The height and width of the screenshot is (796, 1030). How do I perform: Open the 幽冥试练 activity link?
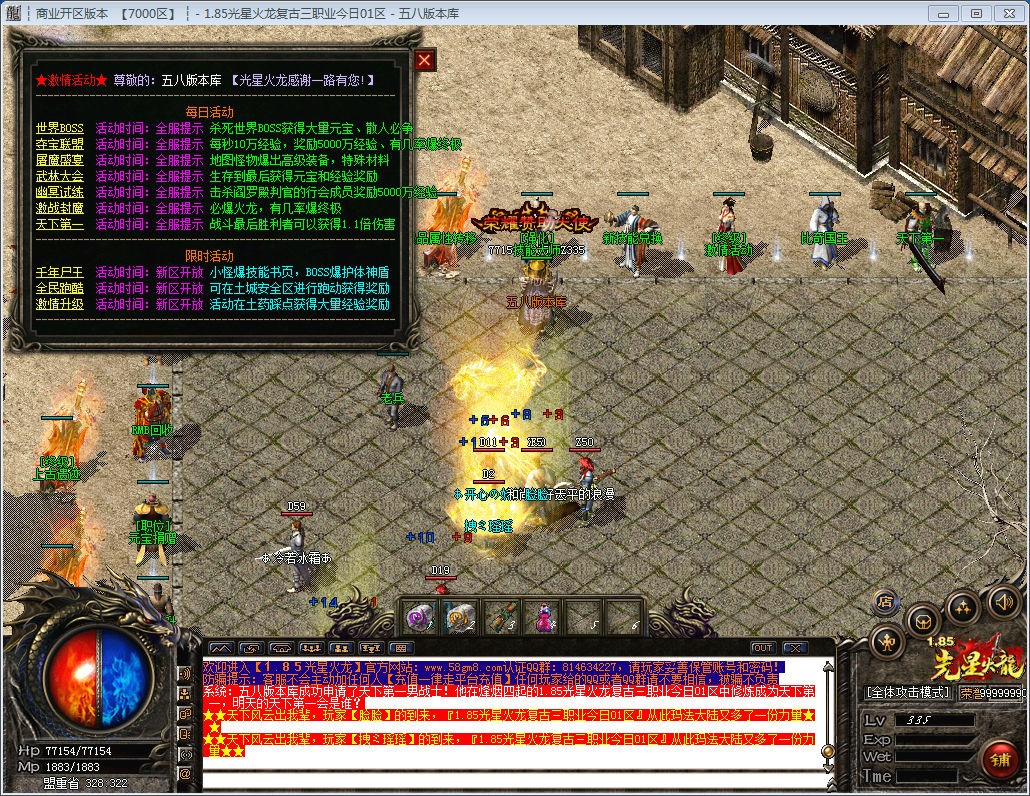(60, 192)
